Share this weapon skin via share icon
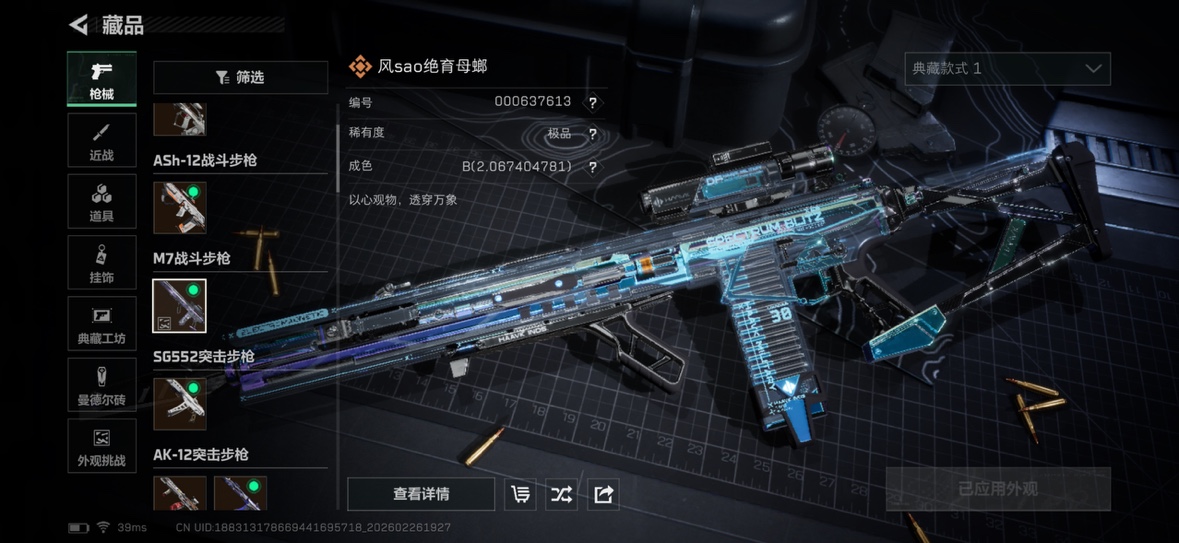Screen dimensions: 1179x543 coord(603,494)
